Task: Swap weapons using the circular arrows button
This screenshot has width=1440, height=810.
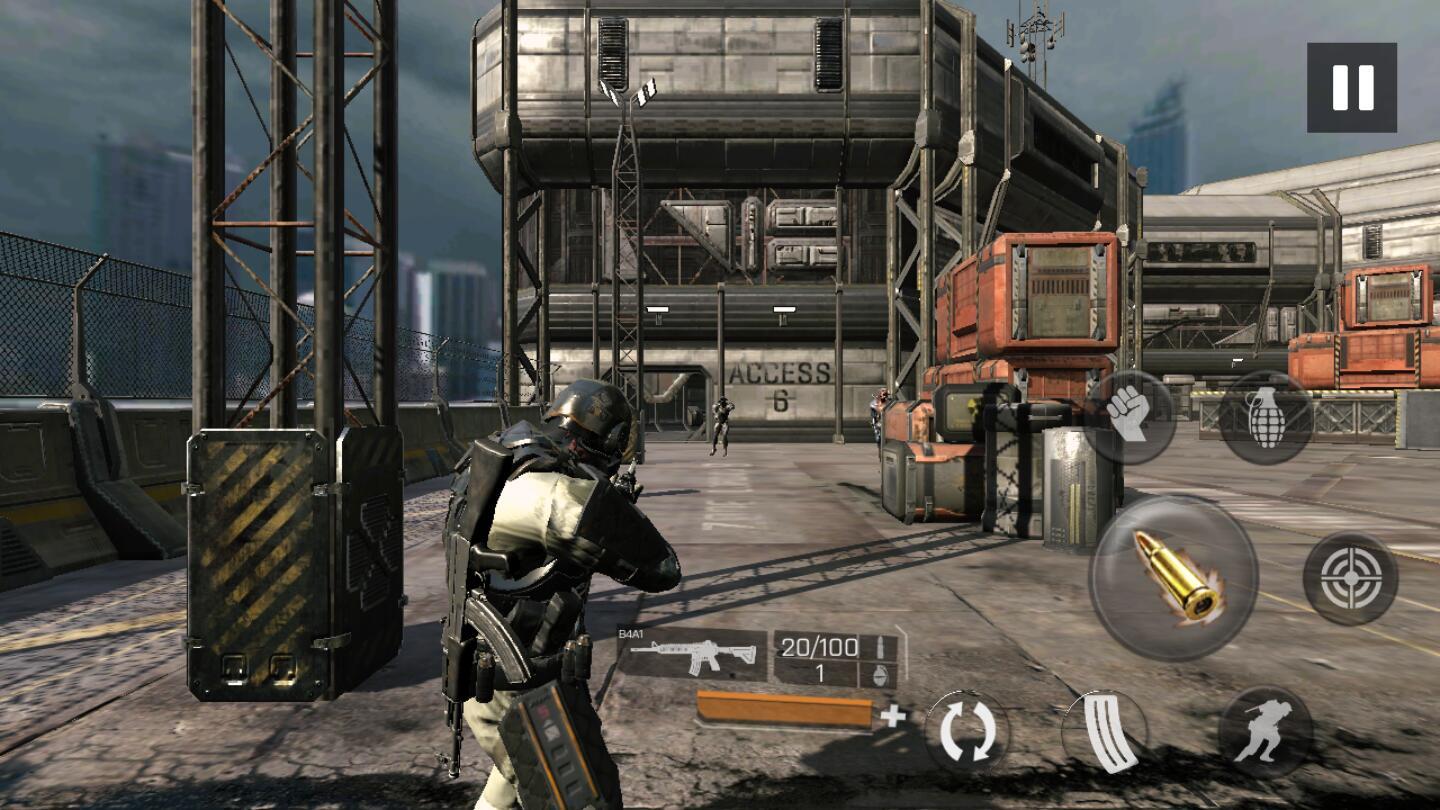Action: click(x=966, y=732)
